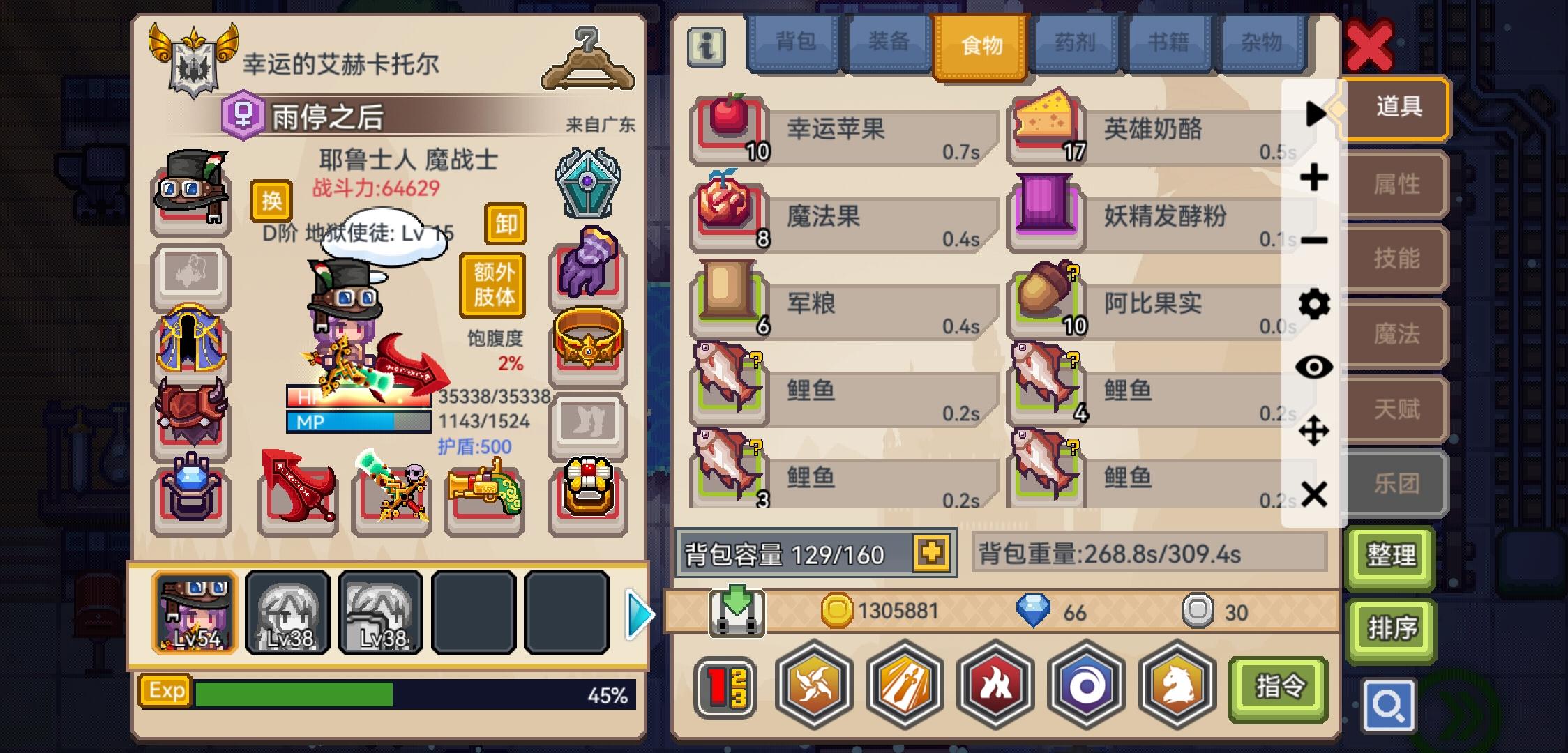Switch to the 药剂 potions tab
Viewport: 1568px width, 753px height.
[1074, 43]
